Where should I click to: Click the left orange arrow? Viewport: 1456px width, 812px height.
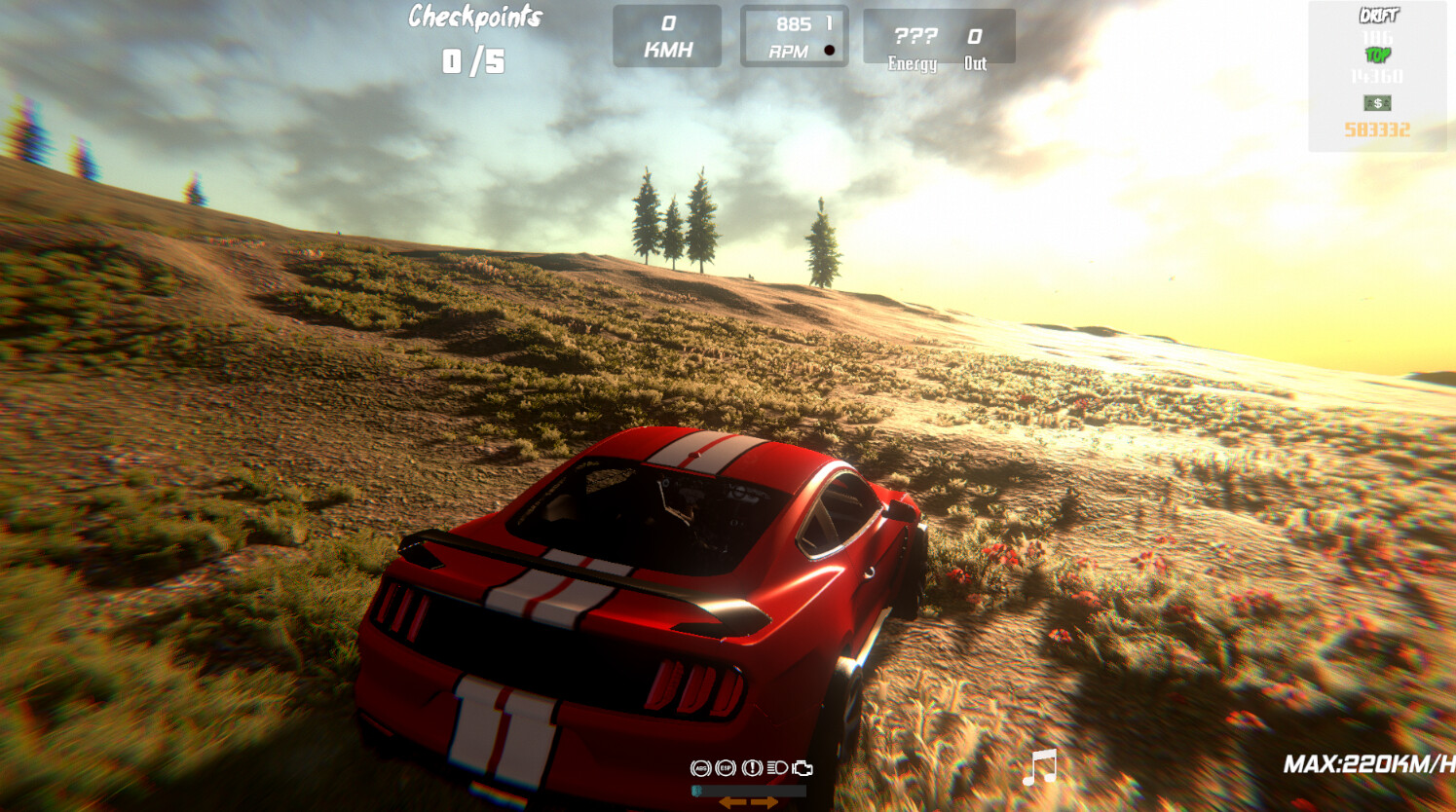(x=731, y=802)
